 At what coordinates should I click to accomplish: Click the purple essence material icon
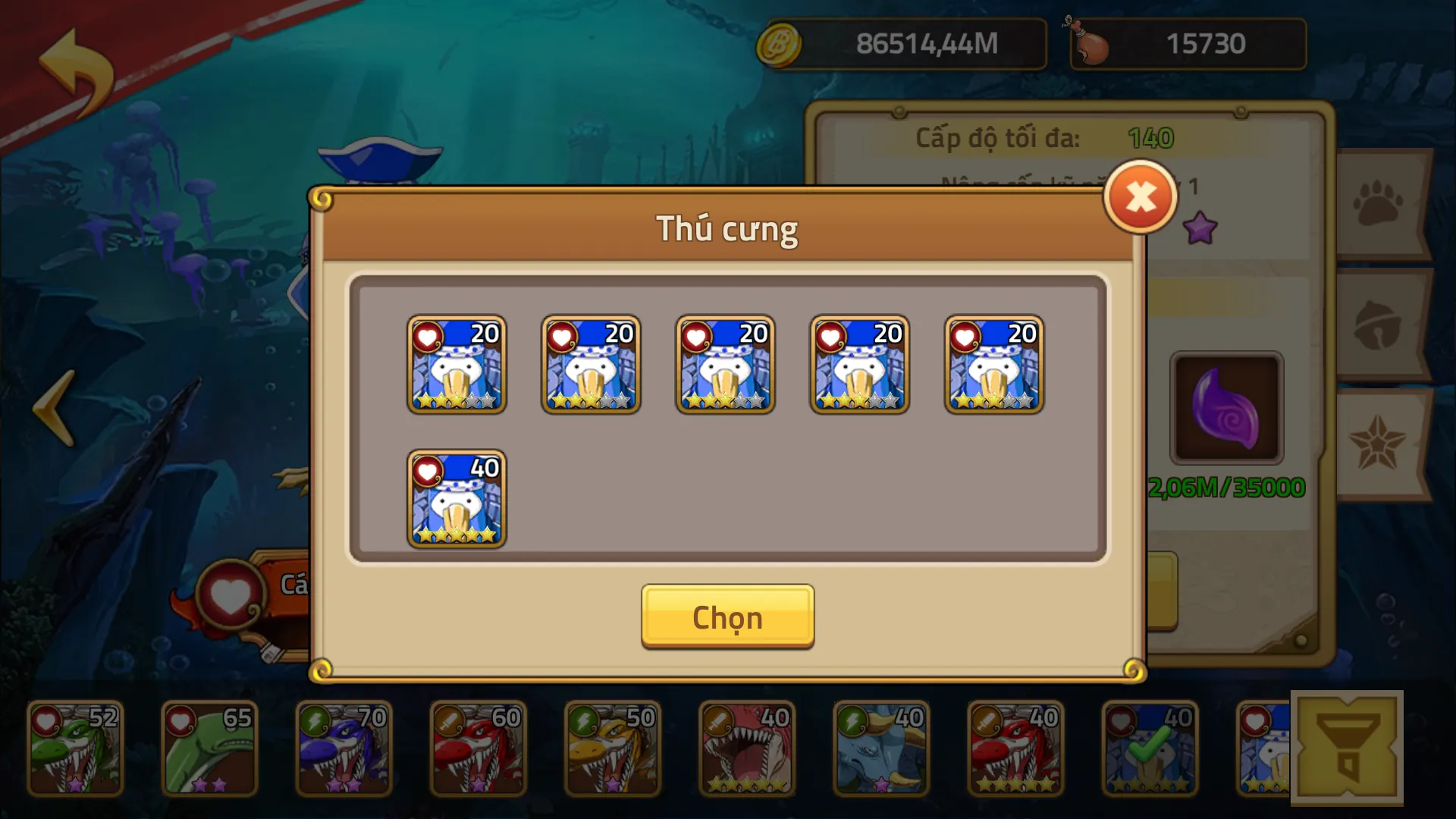point(1227,409)
